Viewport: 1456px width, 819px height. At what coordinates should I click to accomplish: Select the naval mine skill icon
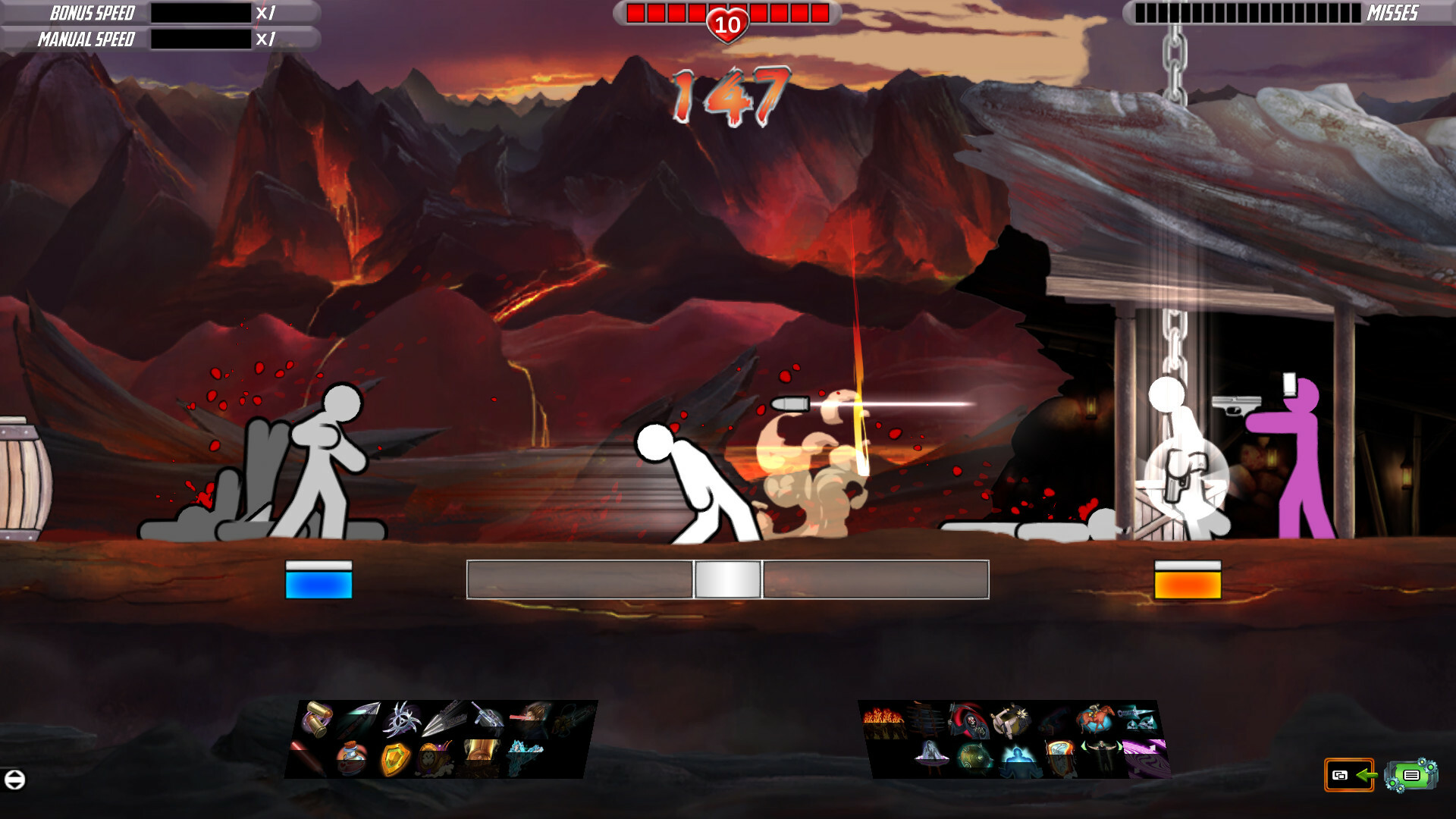click(975, 757)
